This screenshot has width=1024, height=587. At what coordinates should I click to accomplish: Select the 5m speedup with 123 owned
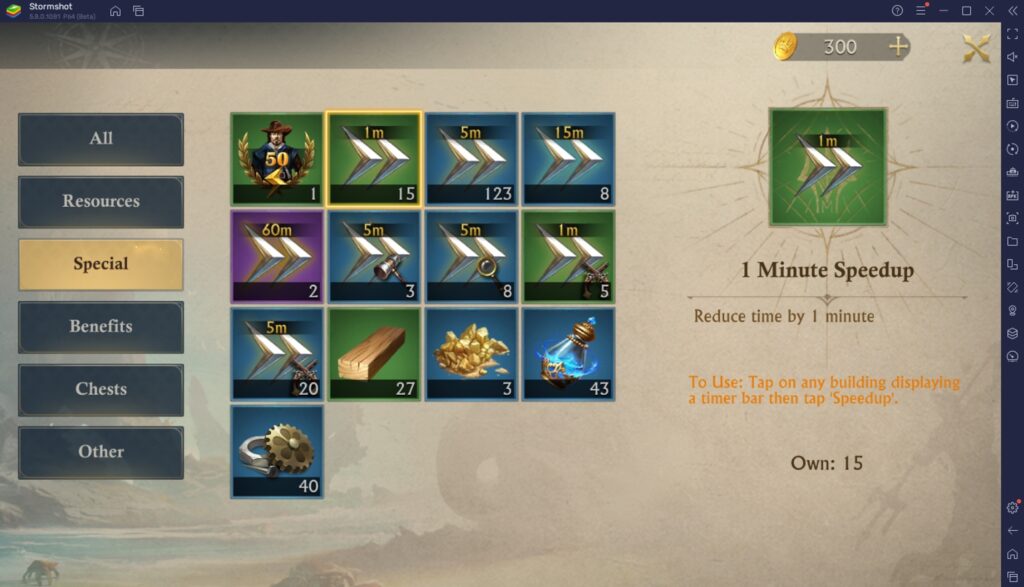coord(471,158)
